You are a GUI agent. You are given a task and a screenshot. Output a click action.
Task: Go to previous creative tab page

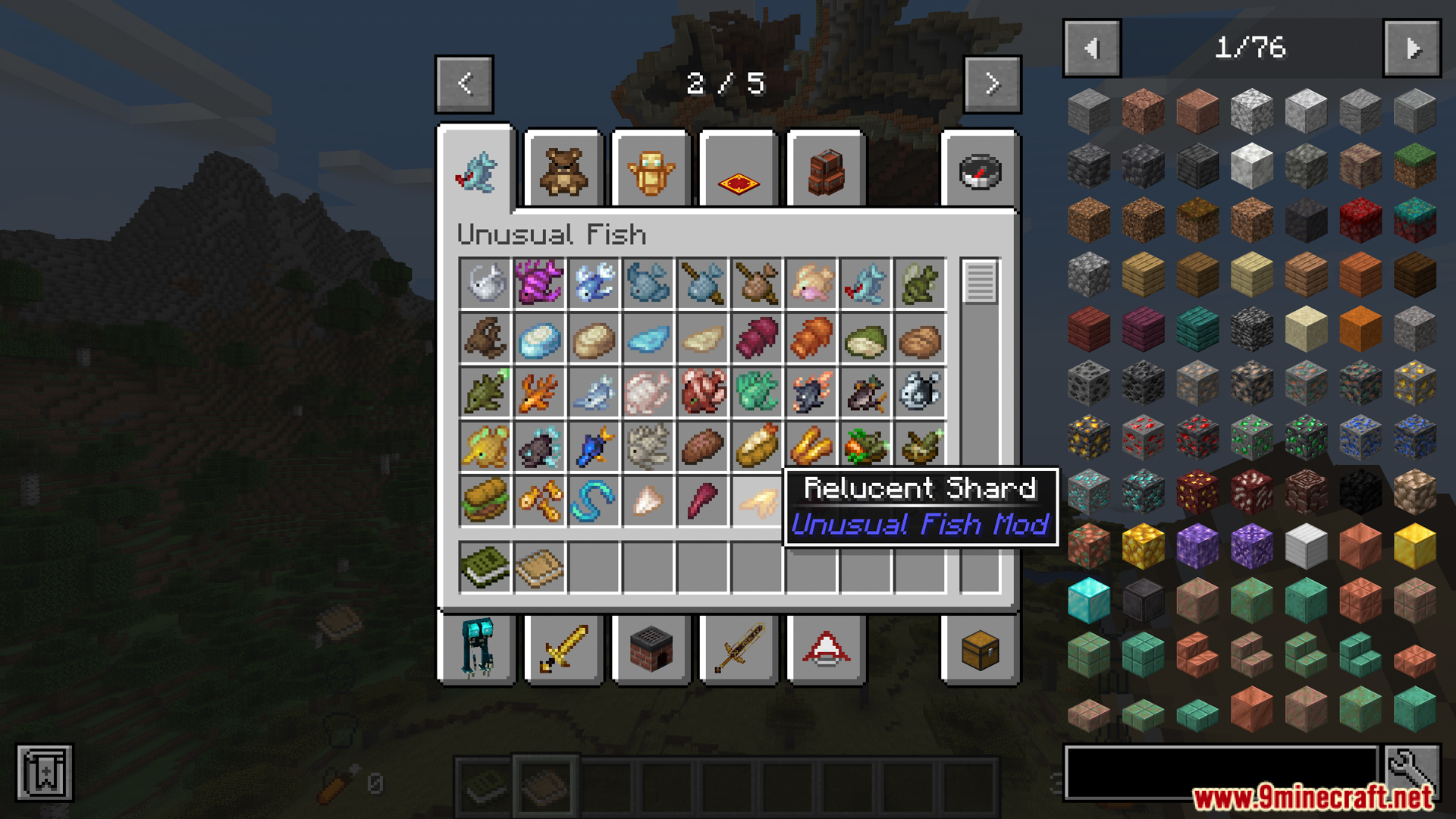[x=464, y=83]
